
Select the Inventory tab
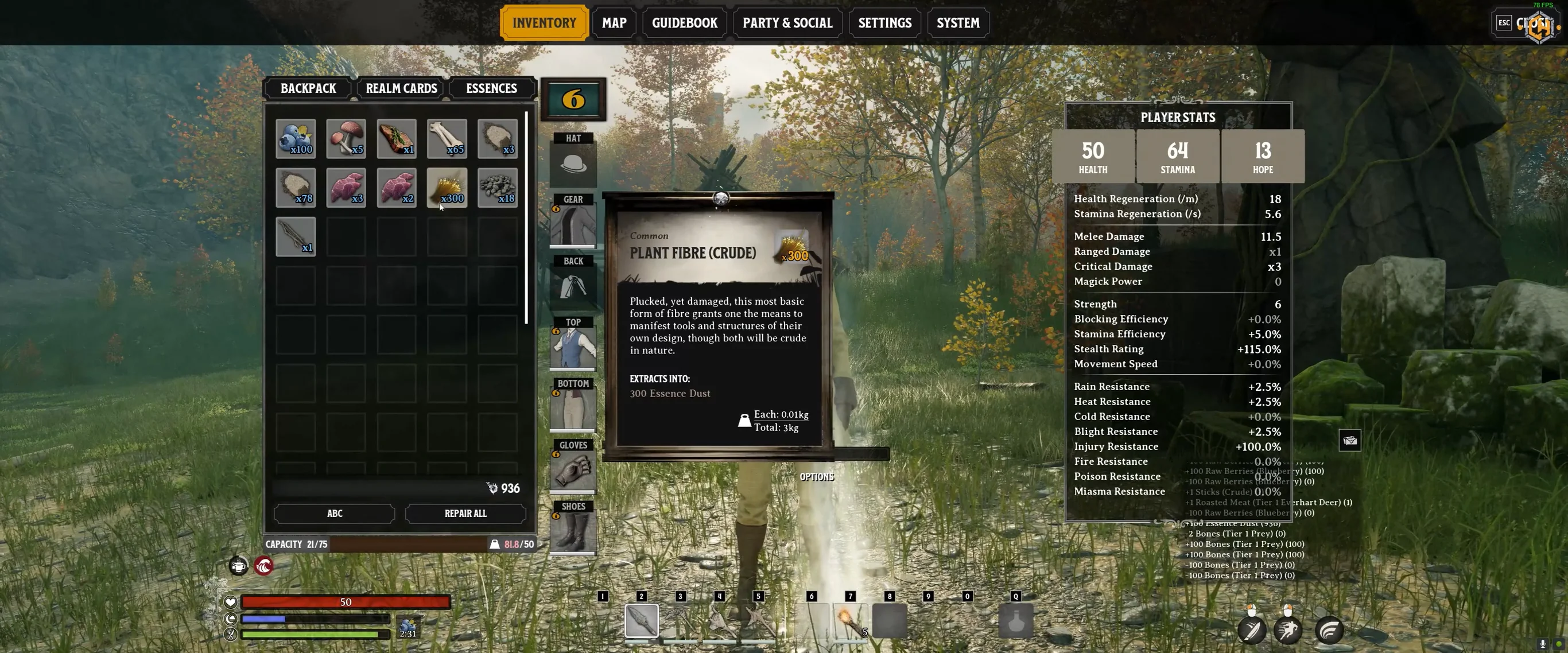click(544, 23)
